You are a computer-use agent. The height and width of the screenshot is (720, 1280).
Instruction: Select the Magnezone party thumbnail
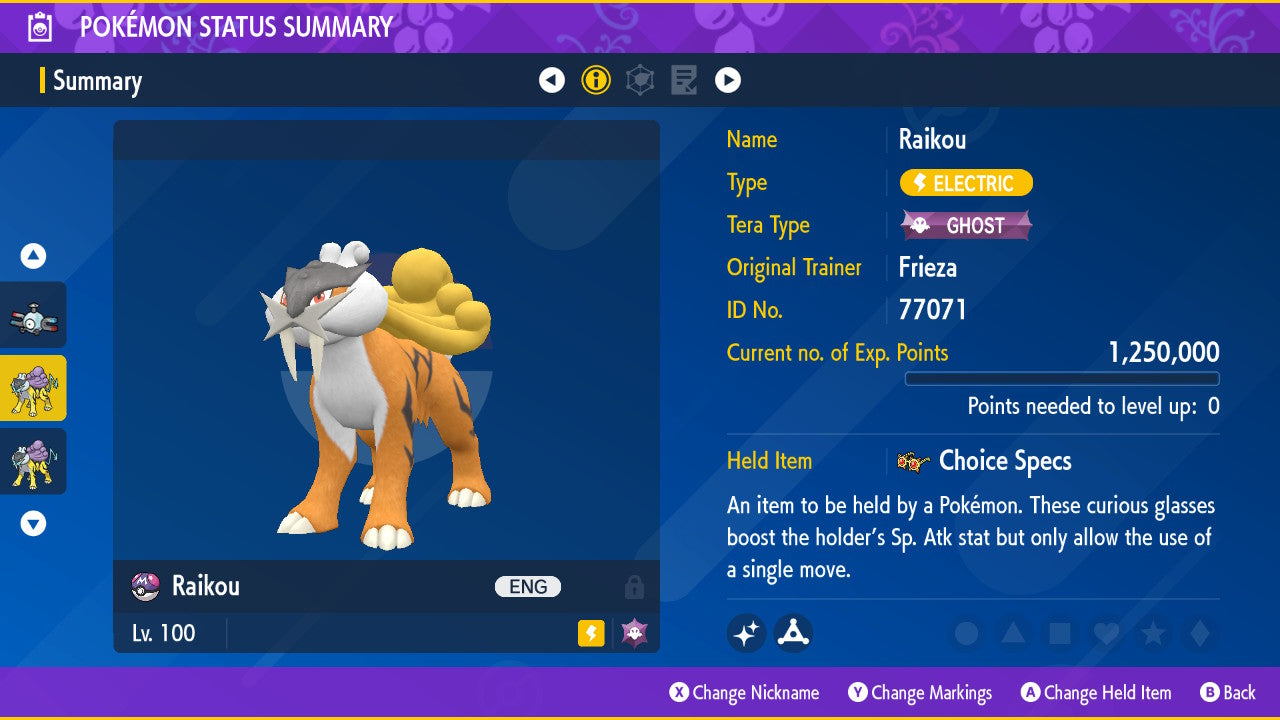click(33, 315)
